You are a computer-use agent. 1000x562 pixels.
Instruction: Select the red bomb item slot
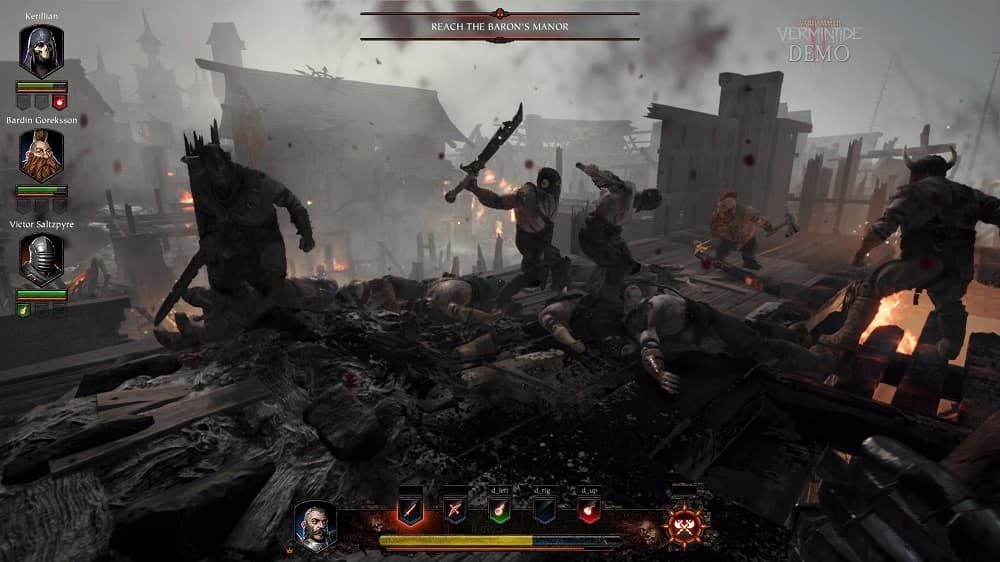pyautogui.click(x=590, y=509)
